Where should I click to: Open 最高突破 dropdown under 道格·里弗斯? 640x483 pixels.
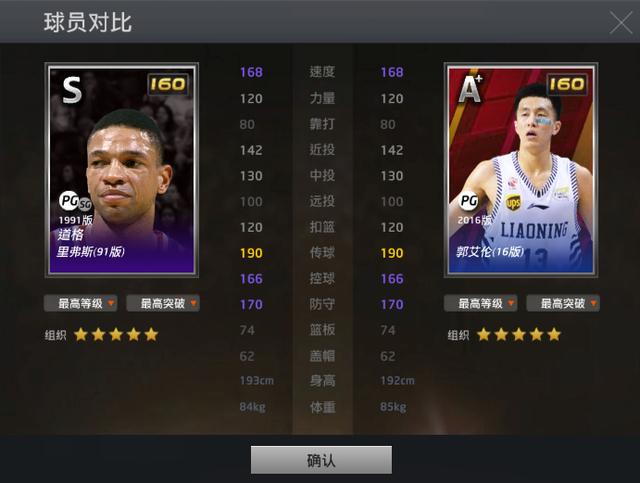click(x=163, y=303)
